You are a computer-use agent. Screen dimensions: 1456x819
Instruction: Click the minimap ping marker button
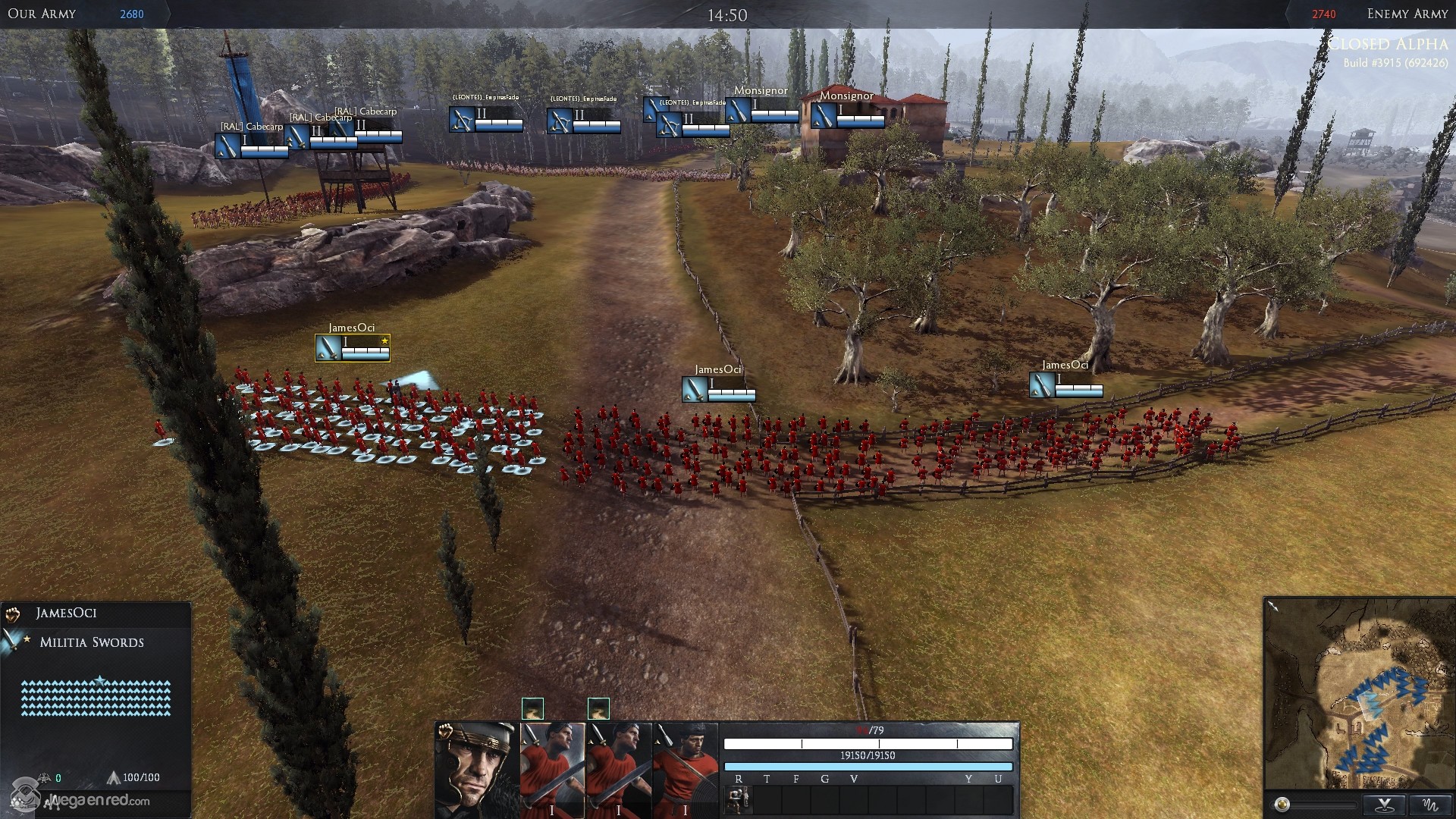pos(1385,805)
